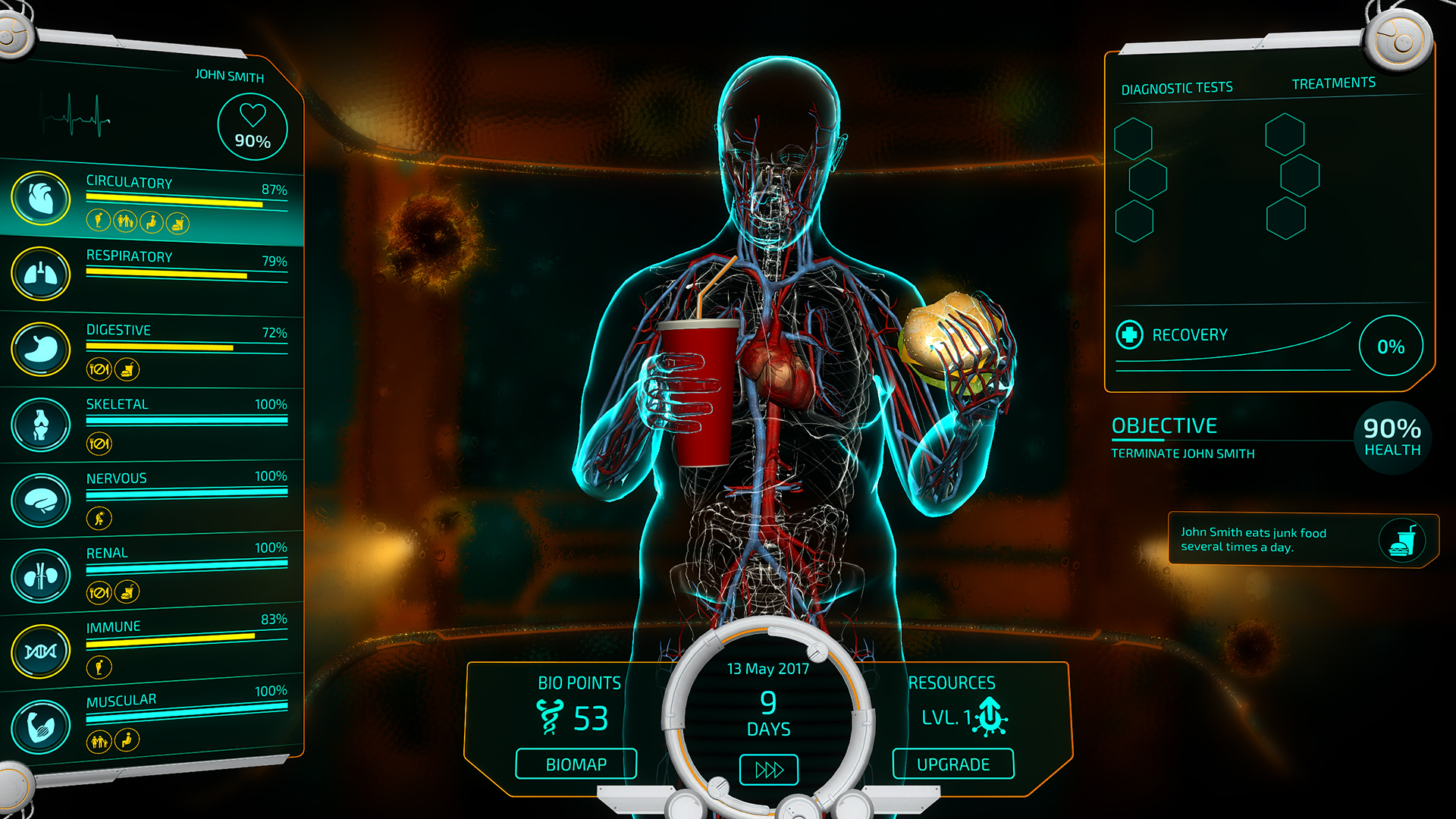The height and width of the screenshot is (819, 1456).
Task: Open the BIOMAP view
Action: pos(576,764)
